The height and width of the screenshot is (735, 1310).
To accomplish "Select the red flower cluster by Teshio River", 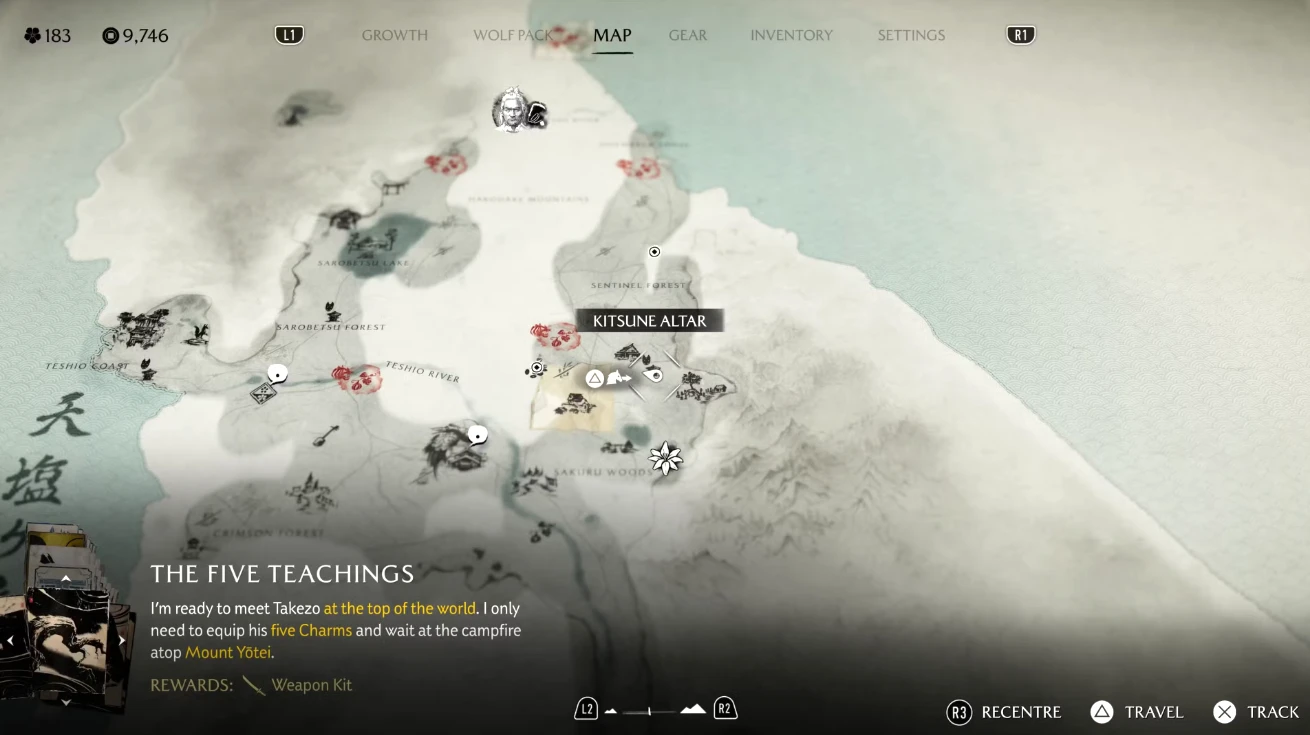I will tap(356, 377).
